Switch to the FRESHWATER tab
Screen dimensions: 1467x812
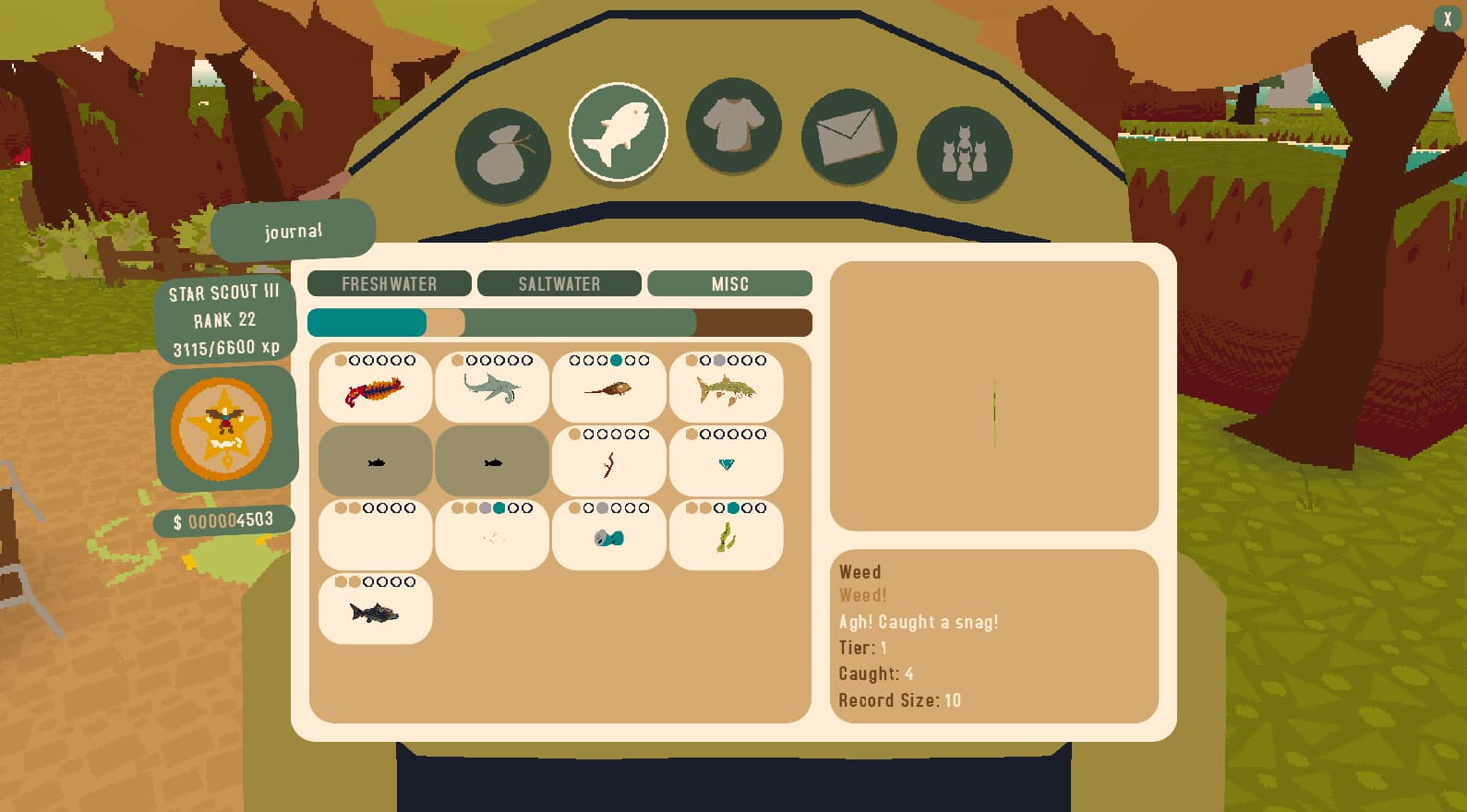[x=389, y=283]
